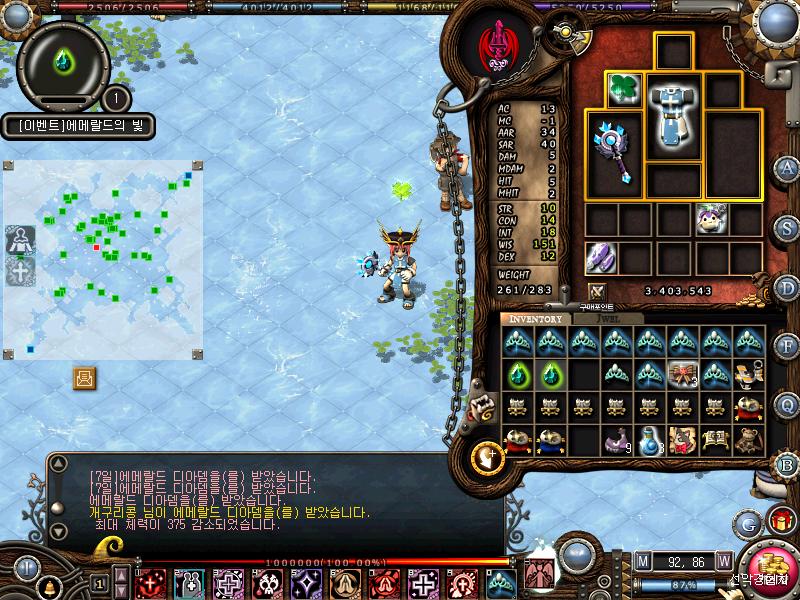
Task: Click the round A shortcut button
Action: coord(787,167)
